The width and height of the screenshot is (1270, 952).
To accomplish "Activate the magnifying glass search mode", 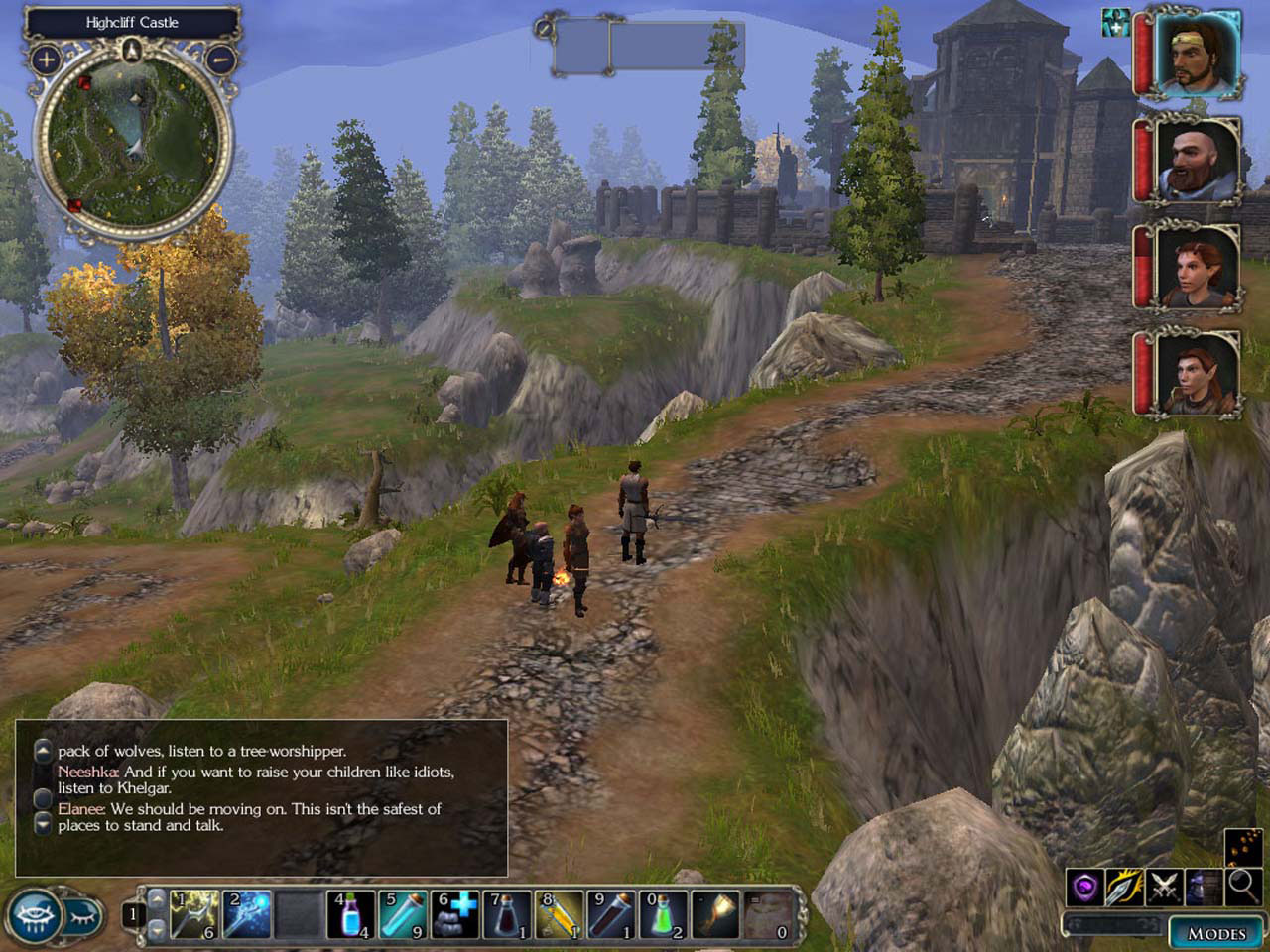I will tap(1240, 887).
